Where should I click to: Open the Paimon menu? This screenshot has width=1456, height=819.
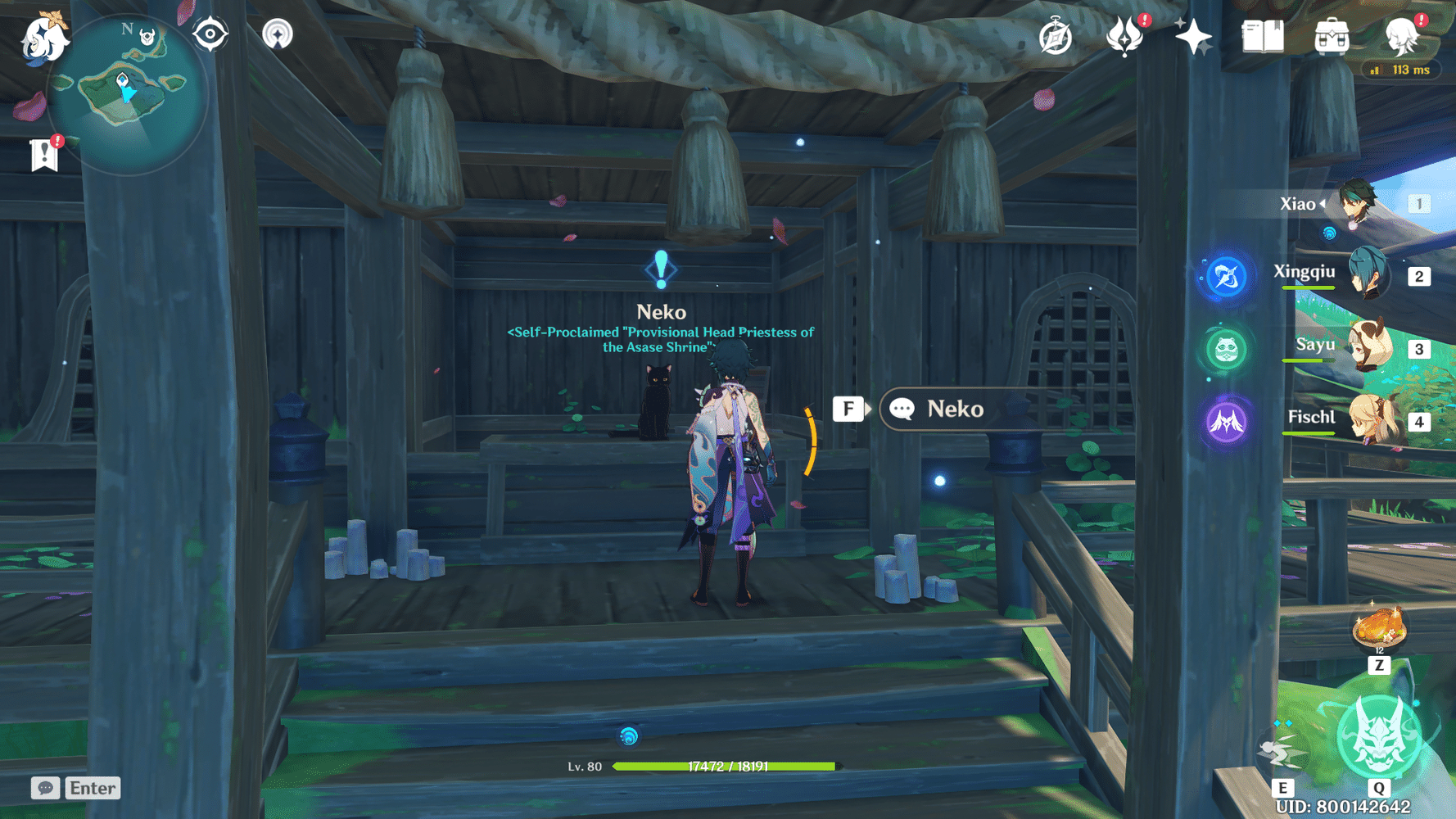(45, 39)
